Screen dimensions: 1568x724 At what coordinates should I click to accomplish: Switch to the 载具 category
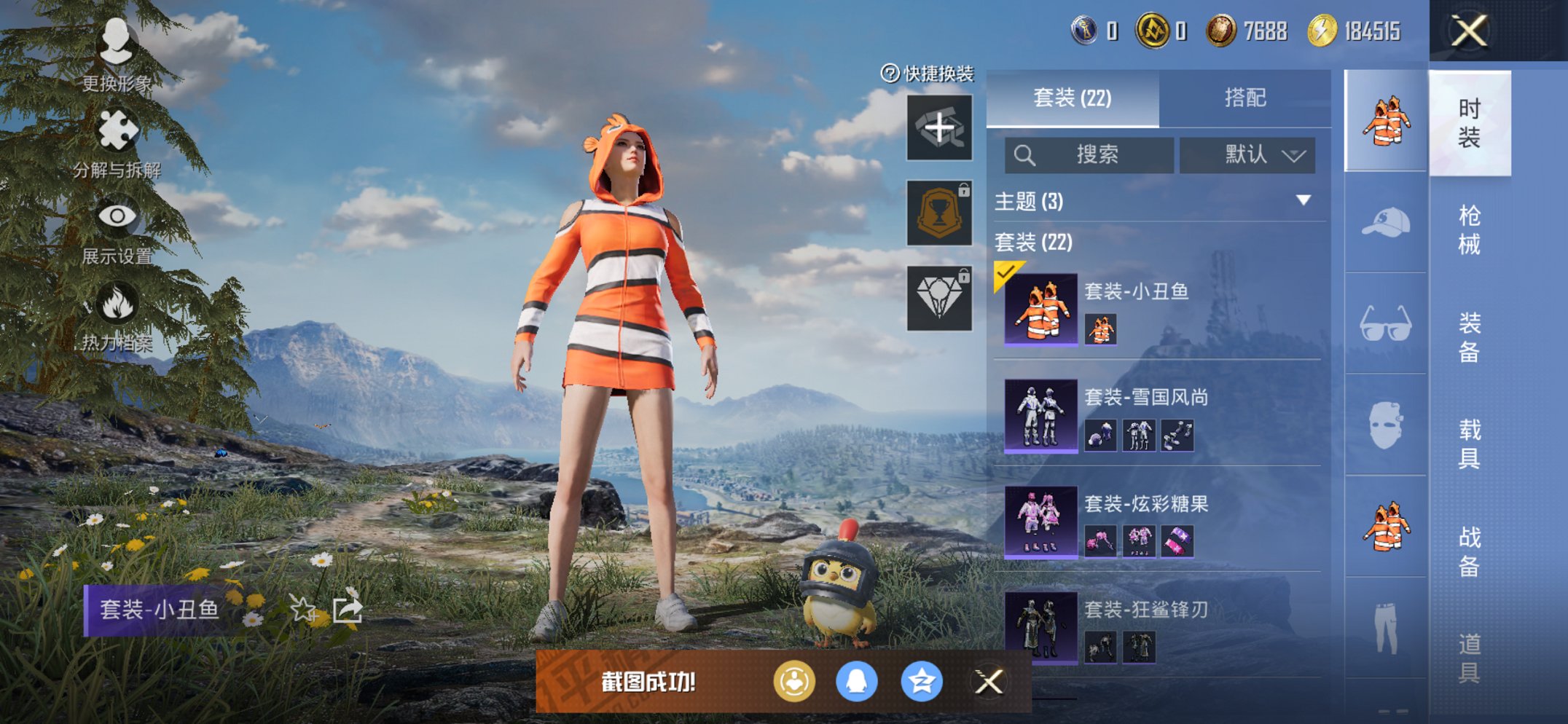click(1469, 444)
